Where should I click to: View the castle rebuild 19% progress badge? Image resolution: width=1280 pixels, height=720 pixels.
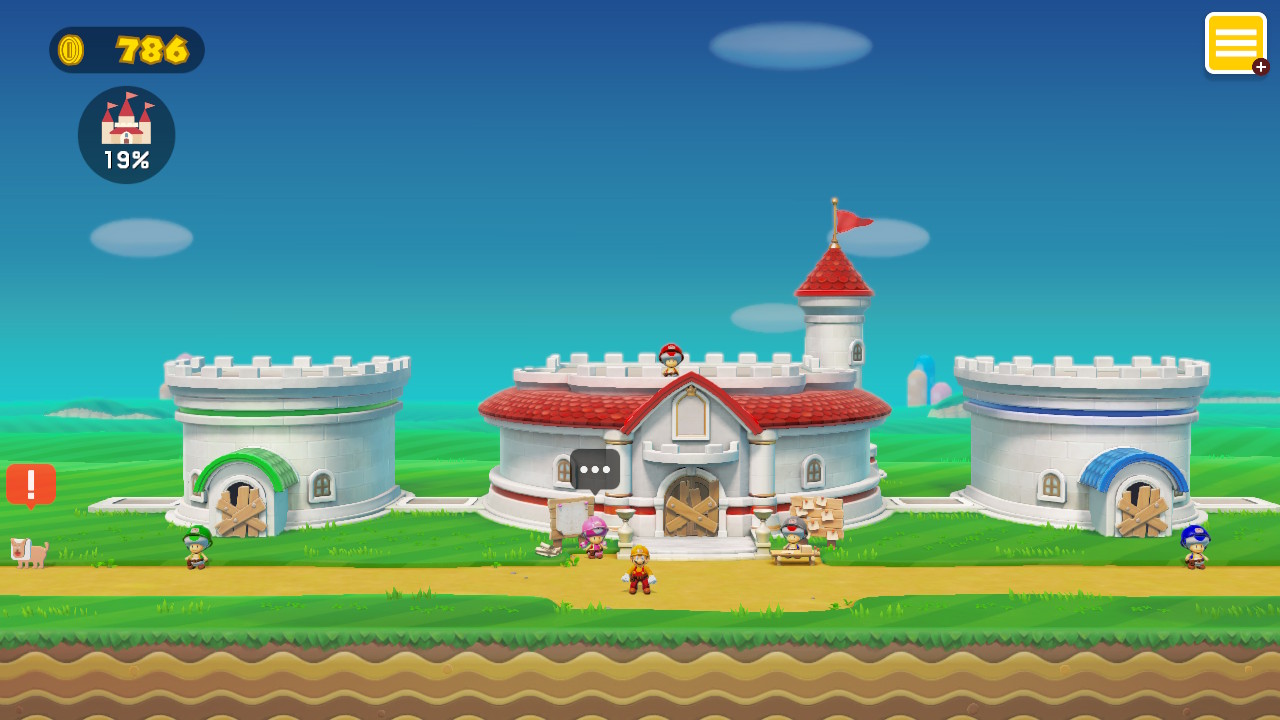[x=126, y=135]
